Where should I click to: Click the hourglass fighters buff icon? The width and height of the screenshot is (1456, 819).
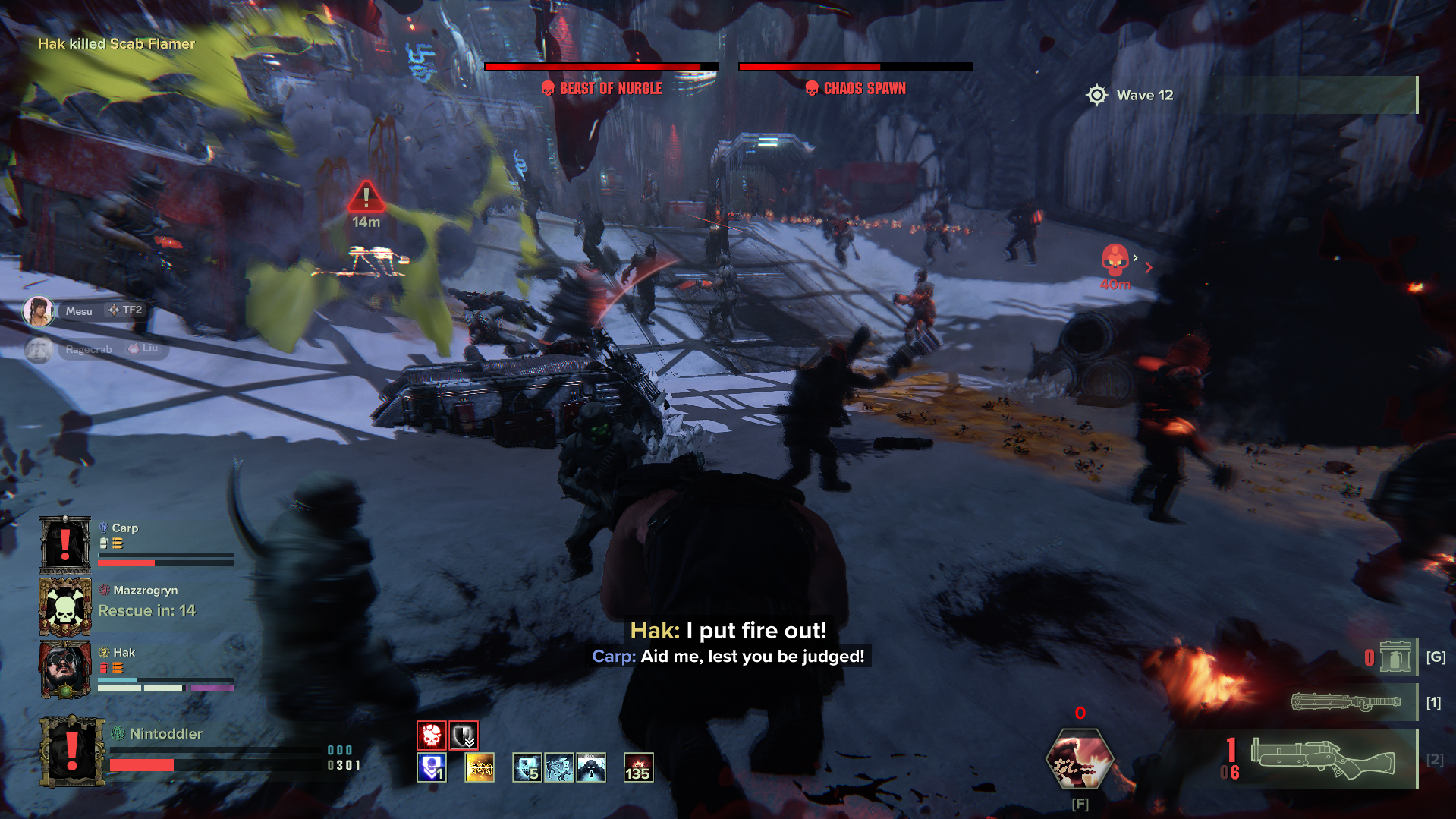559,767
